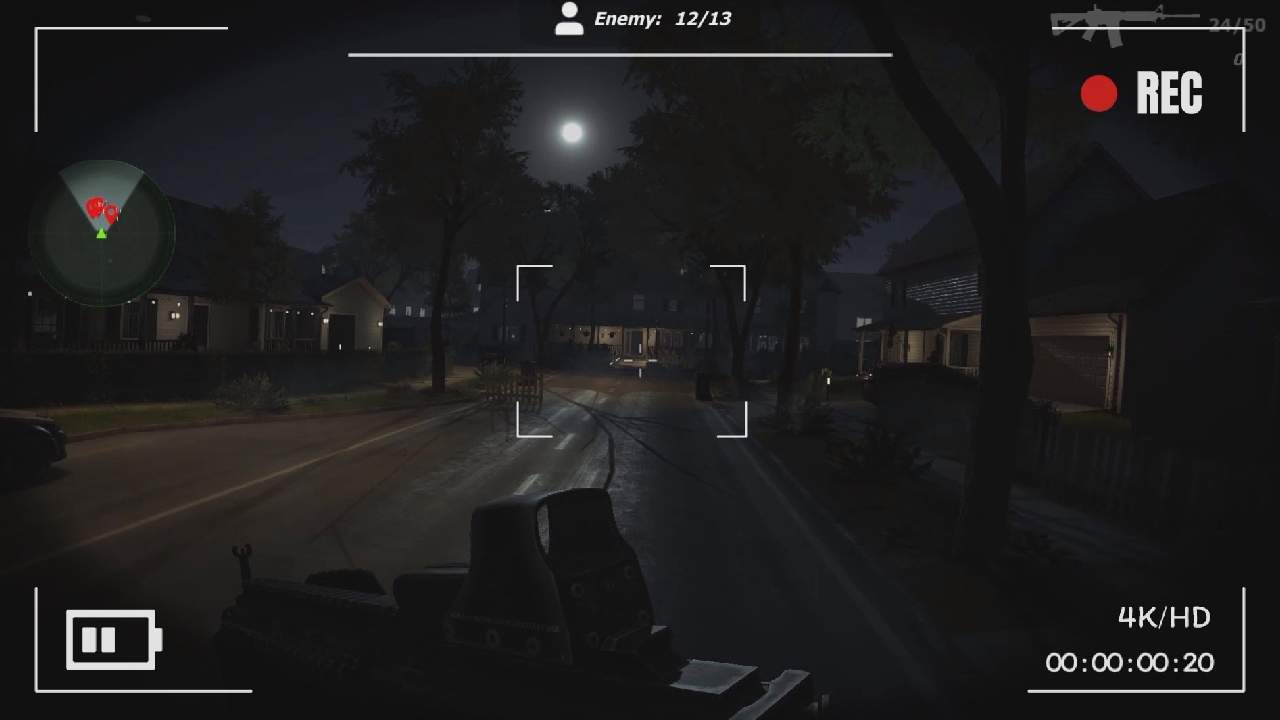Screen dimensions: 1280x720
Task: Toggle the 4K/HD video quality mode
Action: (x=1163, y=619)
